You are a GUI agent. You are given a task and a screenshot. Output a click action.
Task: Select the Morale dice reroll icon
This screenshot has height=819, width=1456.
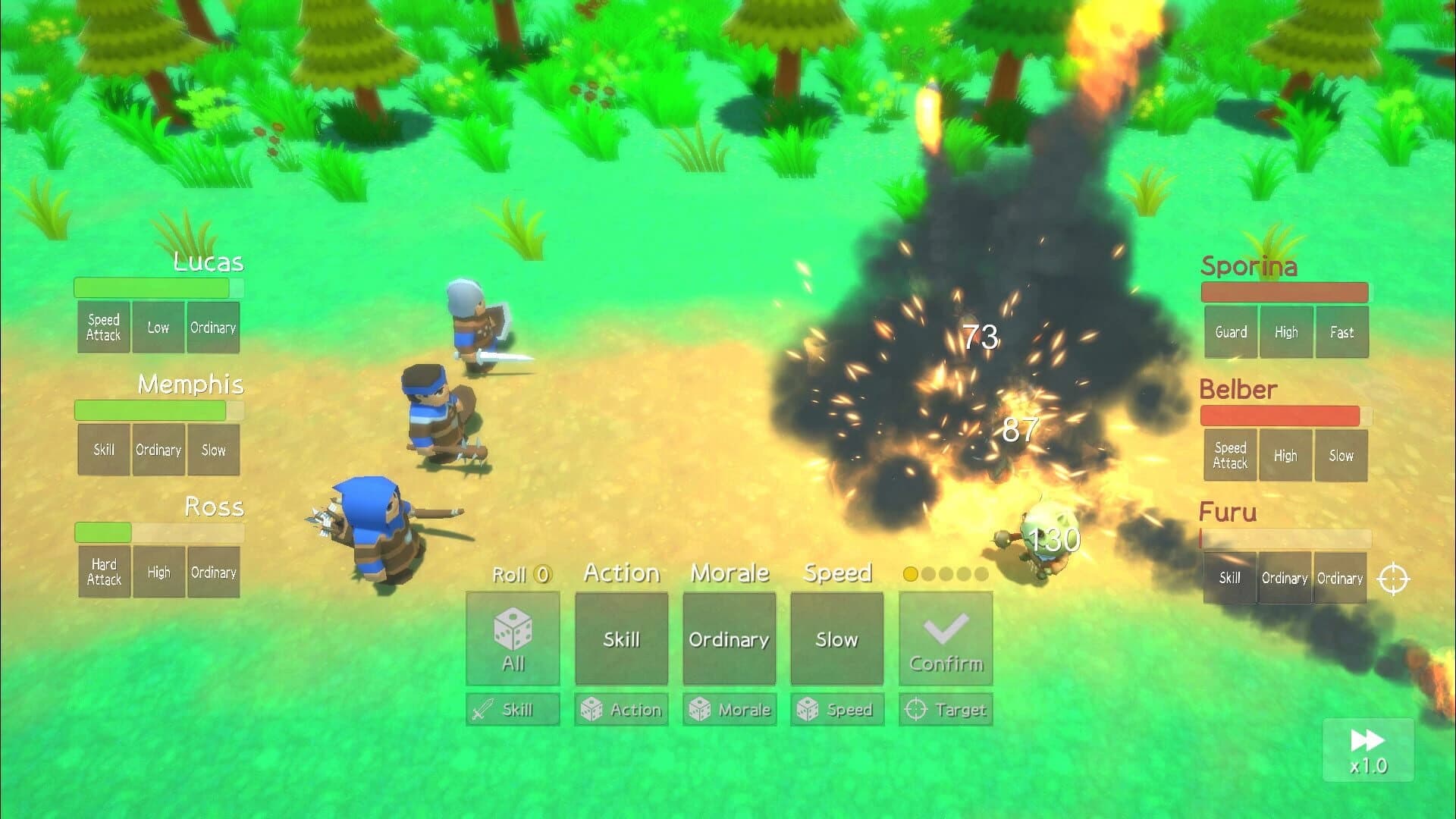[728, 709]
